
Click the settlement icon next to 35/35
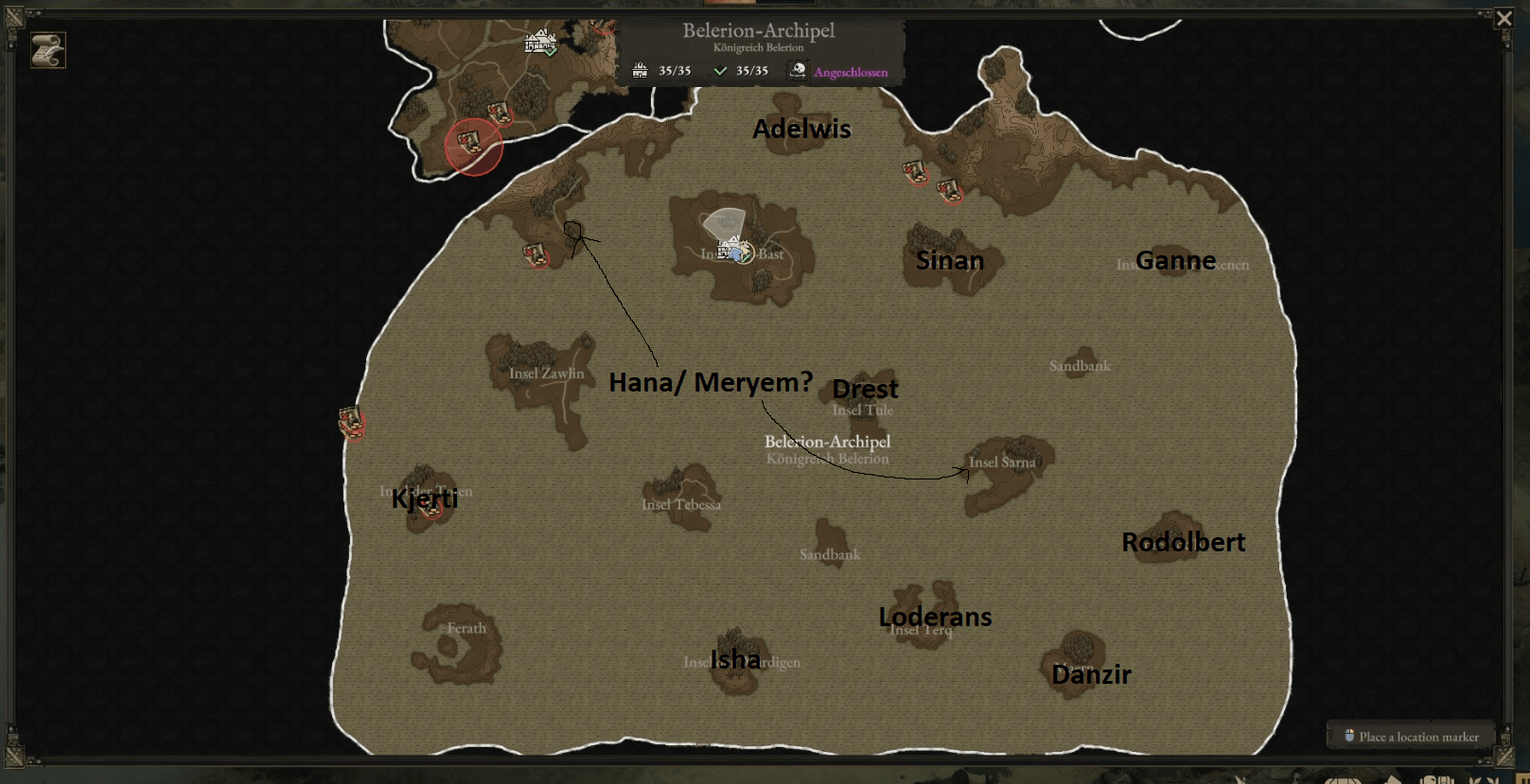tap(640, 69)
